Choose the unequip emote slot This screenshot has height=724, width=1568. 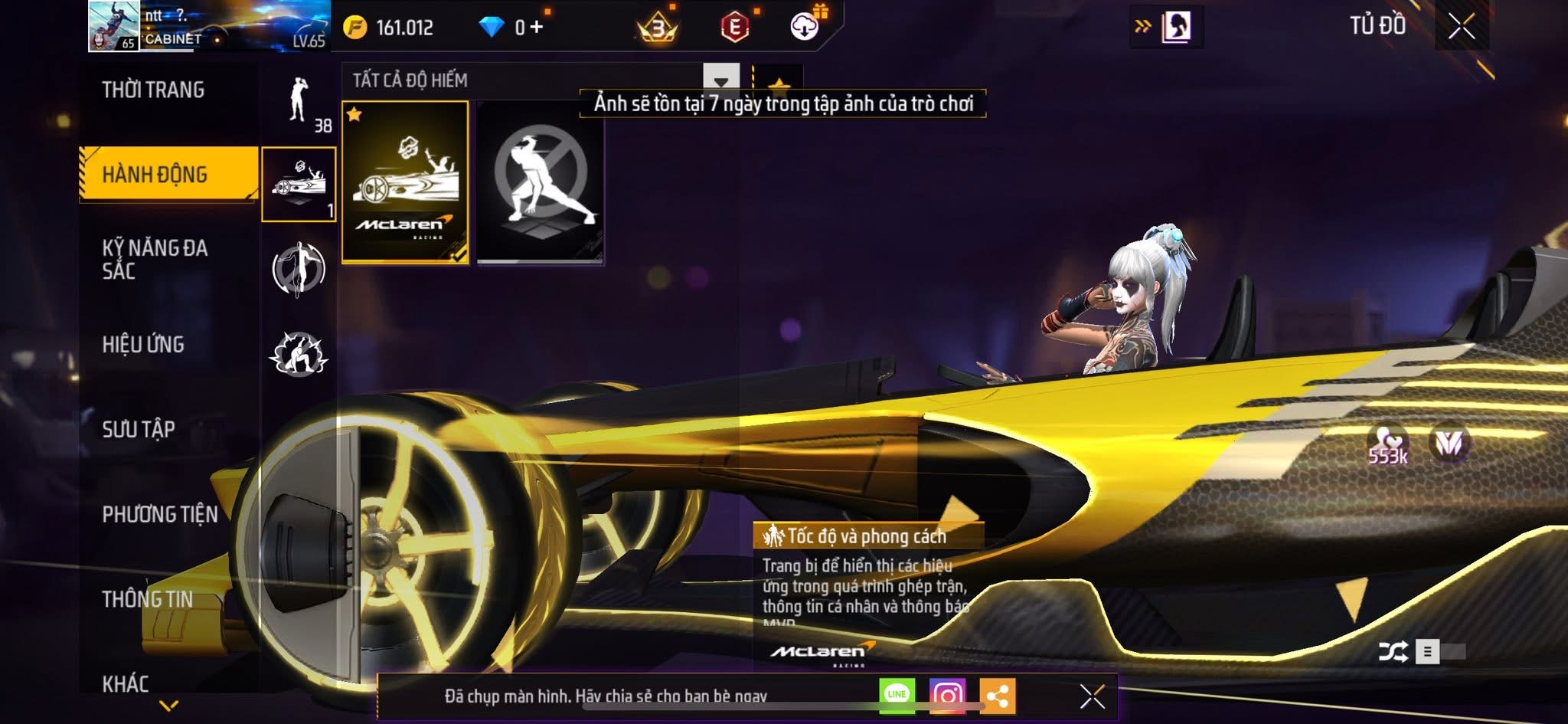coord(540,182)
